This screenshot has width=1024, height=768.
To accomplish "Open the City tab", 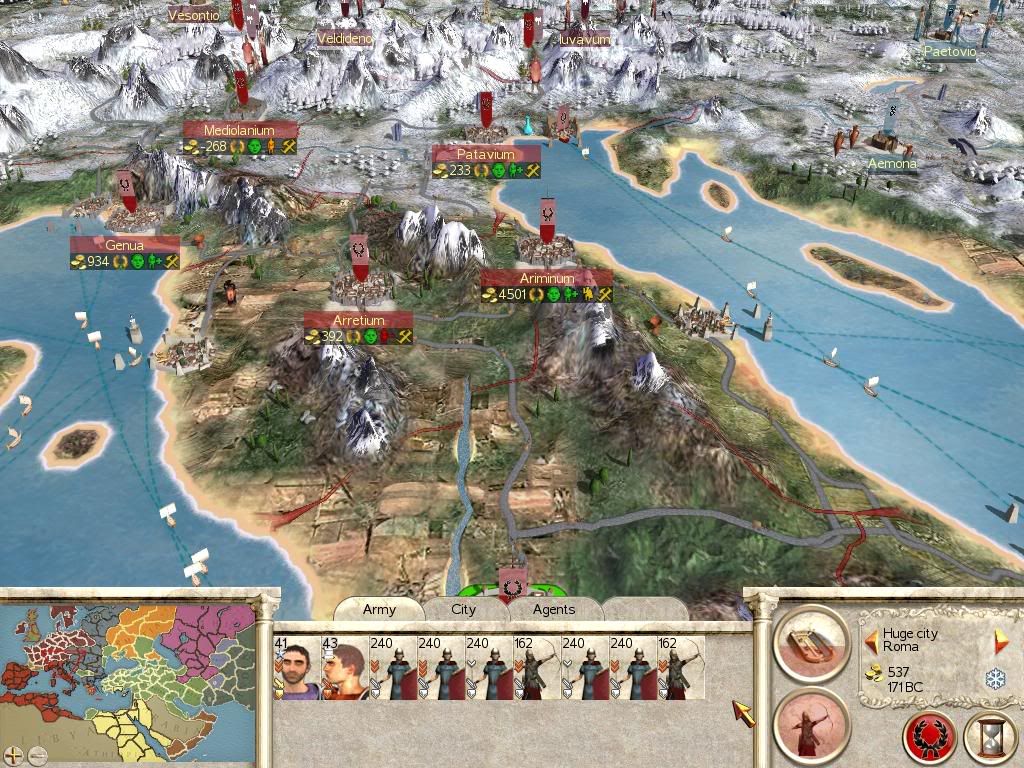I will point(464,609).
